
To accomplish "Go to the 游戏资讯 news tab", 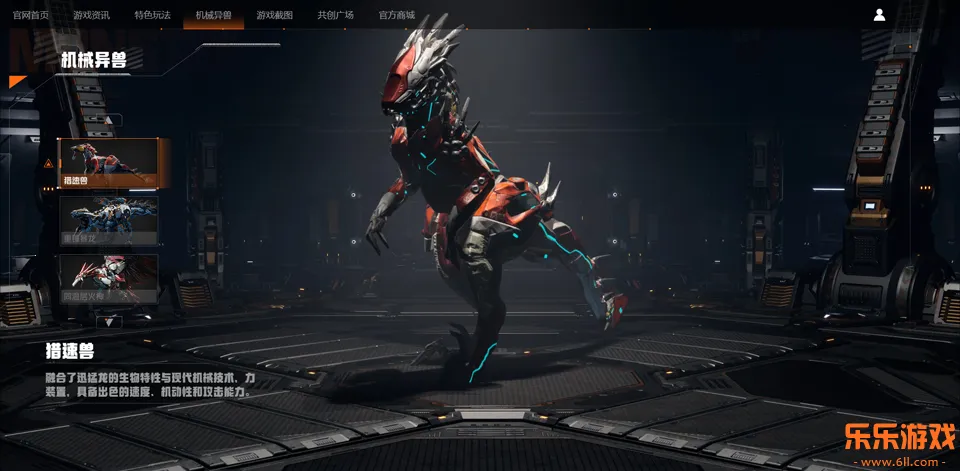I will (x=91, y=15).
